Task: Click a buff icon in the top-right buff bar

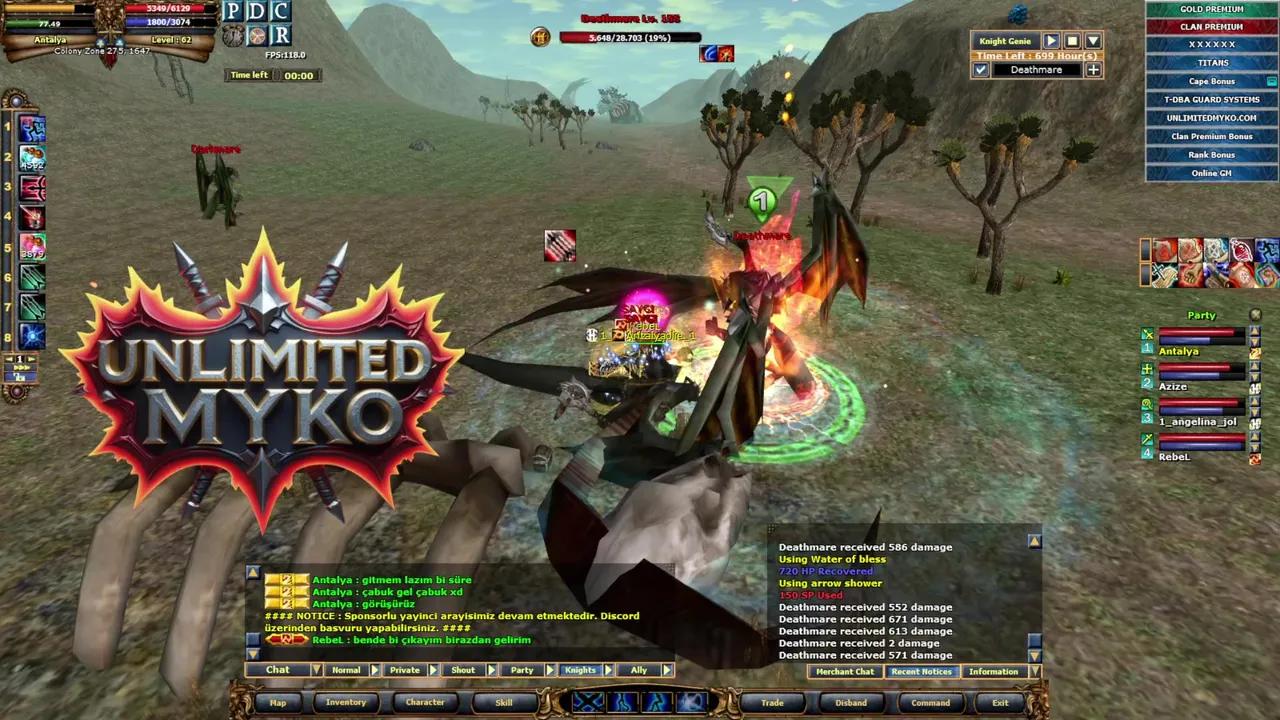Action: point(1165,252)
